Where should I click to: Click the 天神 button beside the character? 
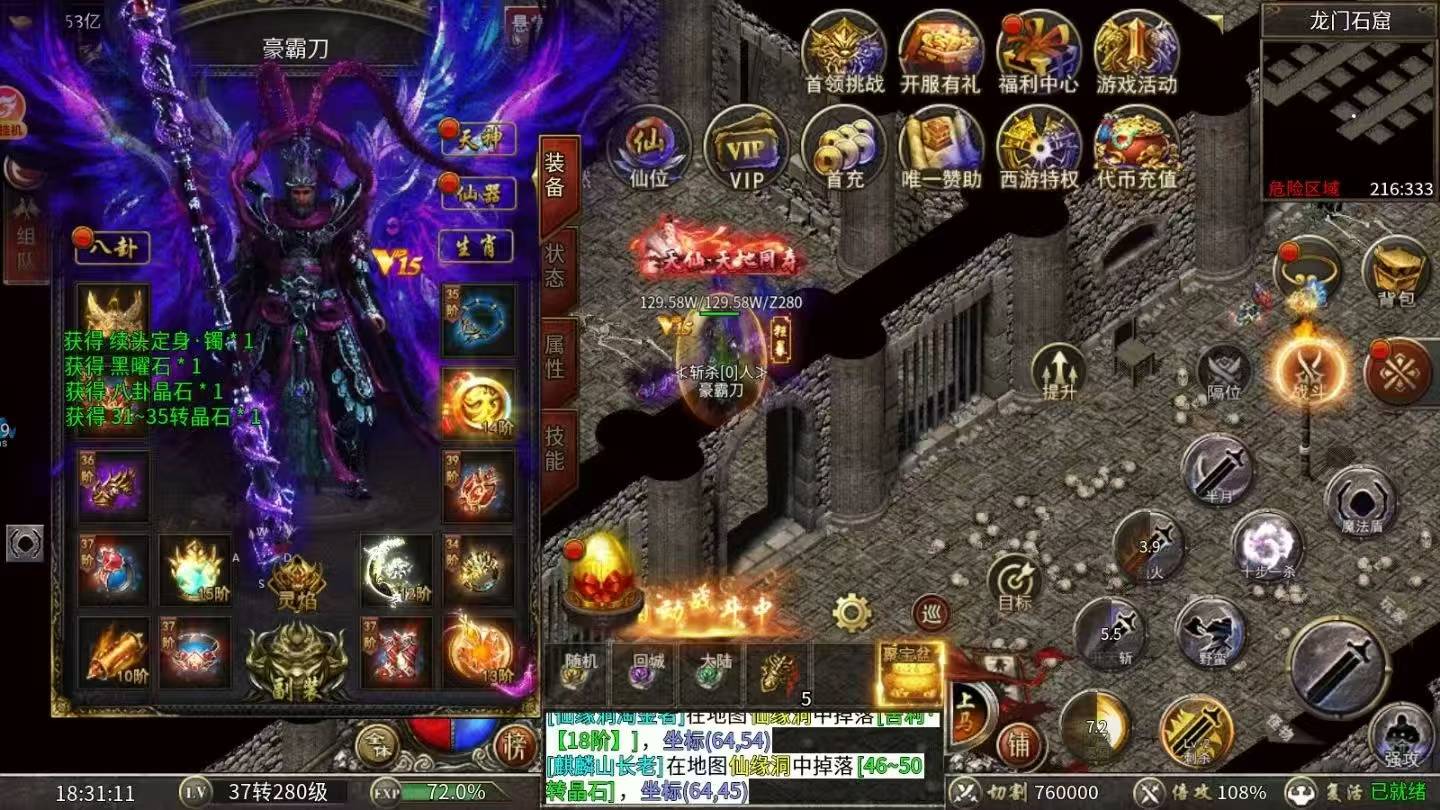point(476,138)
